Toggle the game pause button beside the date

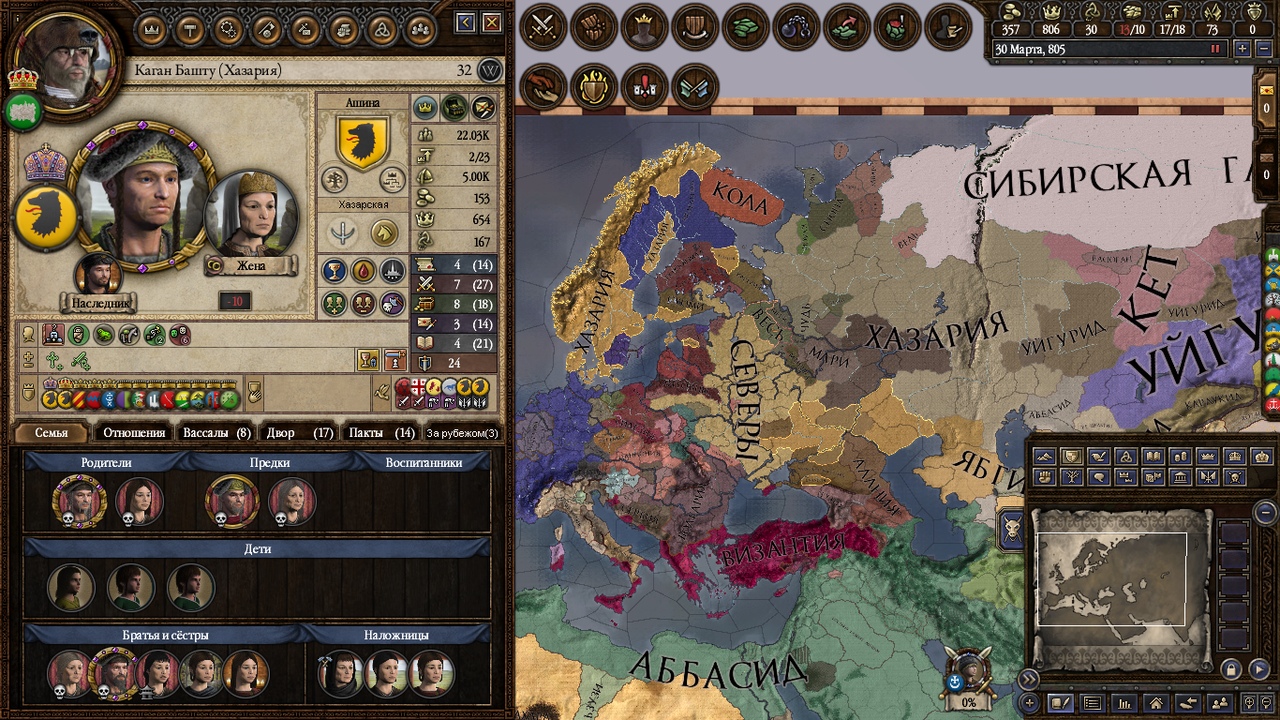pos(1216,48)
